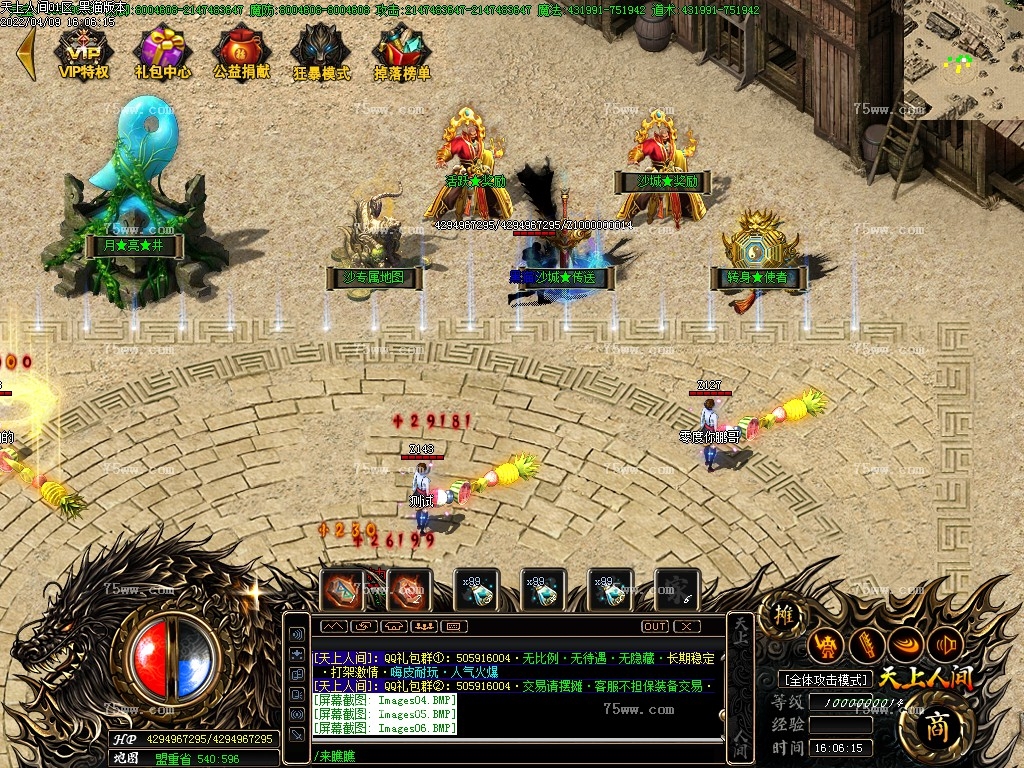Use the first rune stone hotbar slot
Screen dimensions: 1024x768
pos(342,590)
